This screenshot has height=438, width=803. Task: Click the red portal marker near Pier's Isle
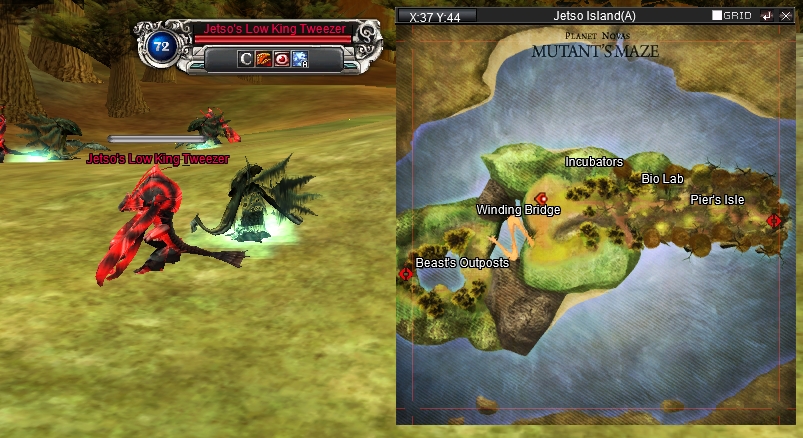click(x=774, y=220)
